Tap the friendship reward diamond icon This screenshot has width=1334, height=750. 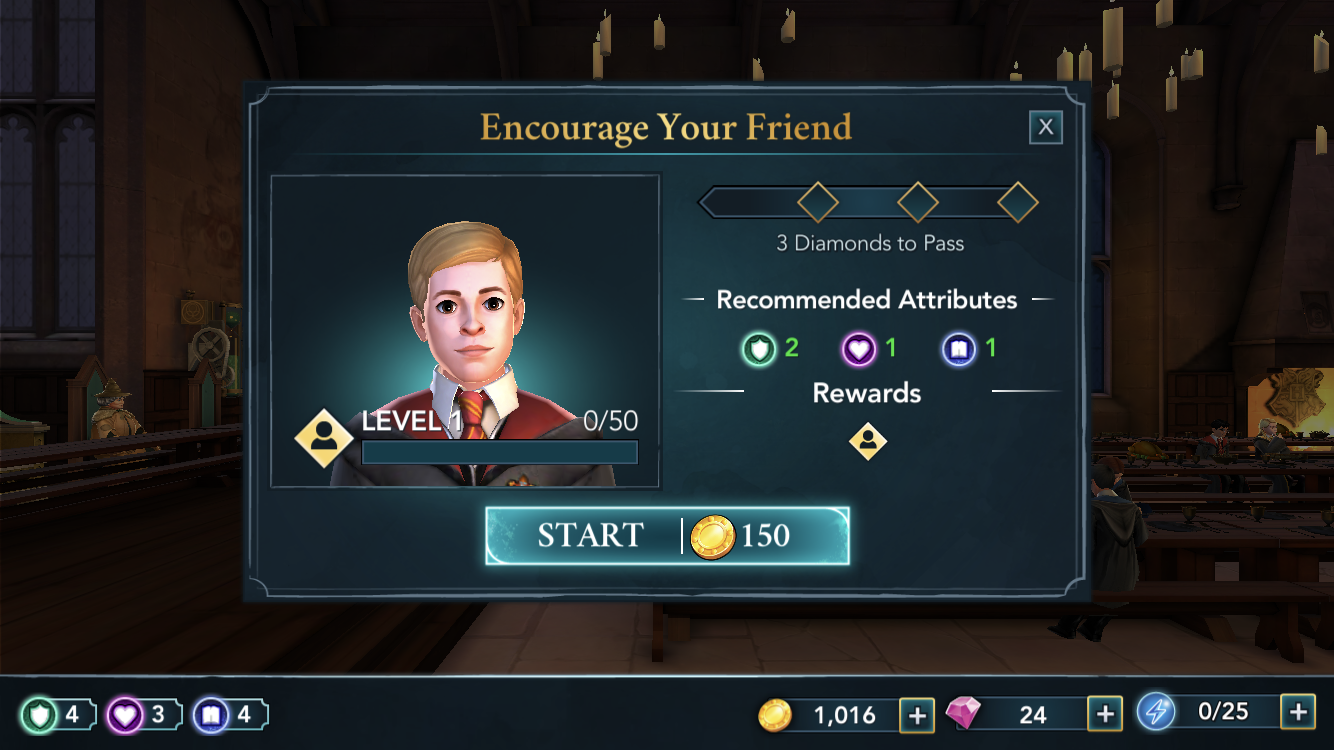pos(867,441)
